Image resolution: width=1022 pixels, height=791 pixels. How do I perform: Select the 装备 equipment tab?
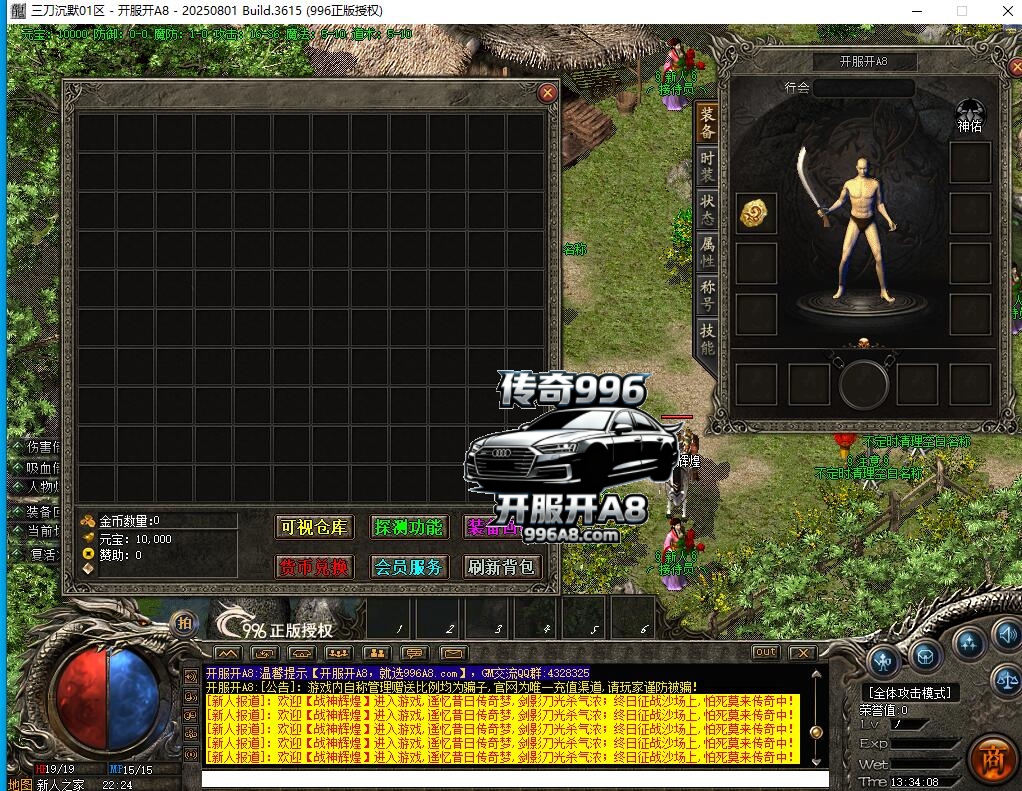coord(707,123)
